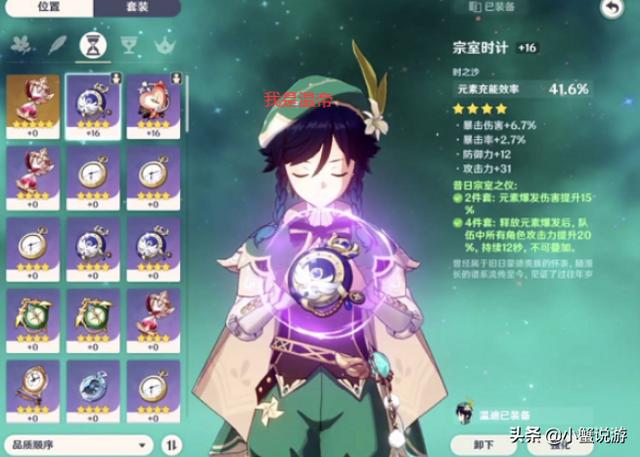640x457 pixels.
Task: Select the goblet artifact category icon
Action: (x=128, y=44)
